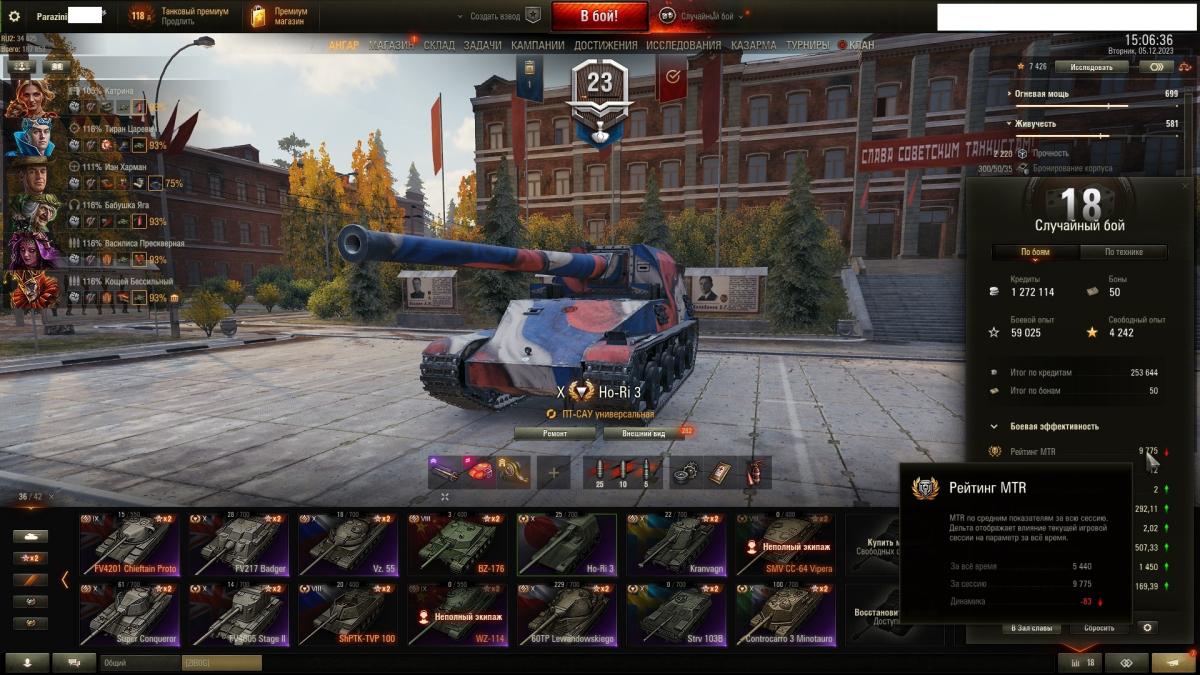The height and width of the screenshot is (675, 1200).
Task: Click the Ремонт button under the tank
Action: coord(555,433)
